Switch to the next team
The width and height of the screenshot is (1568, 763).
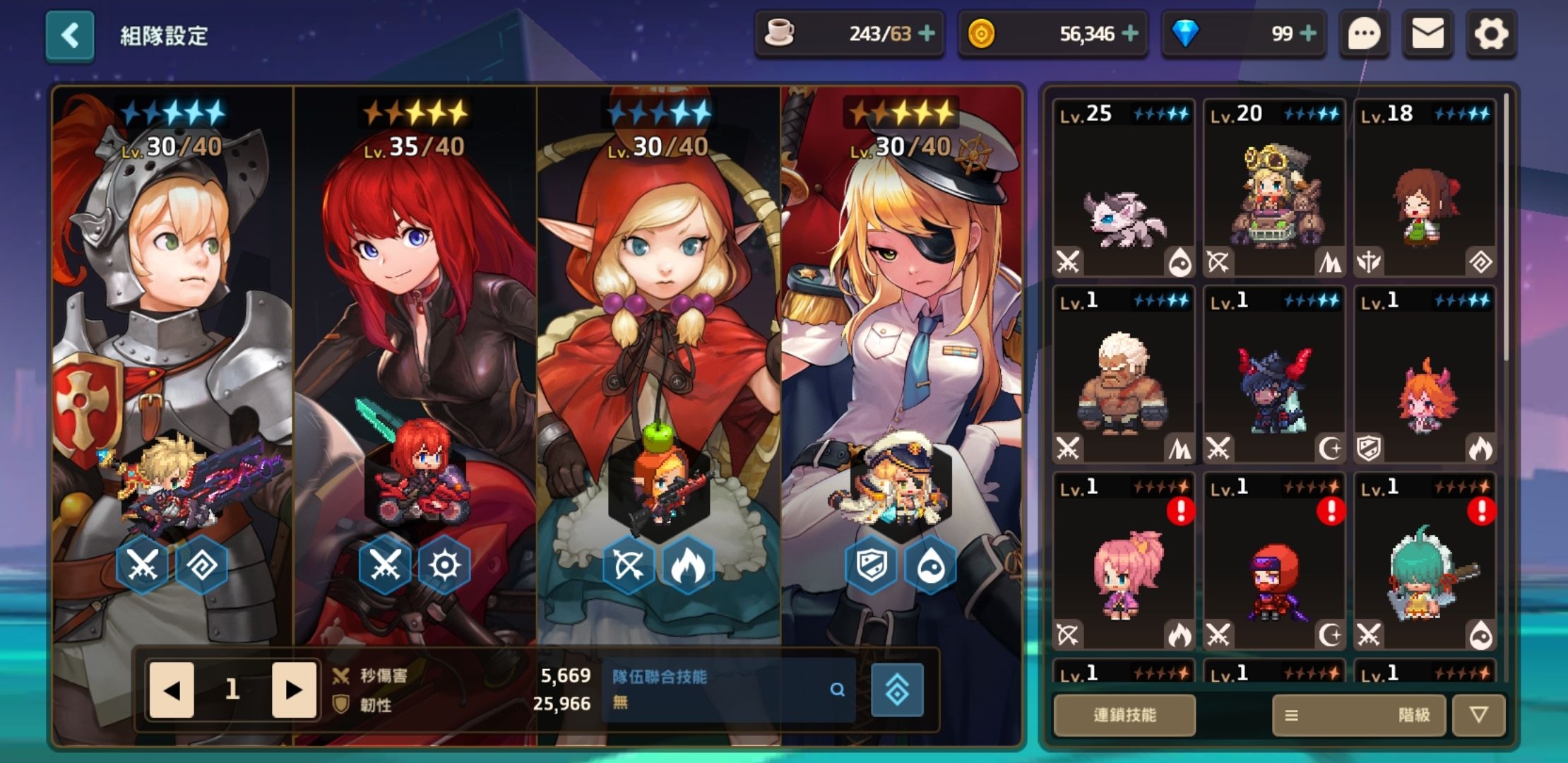(x=293, y=690)
